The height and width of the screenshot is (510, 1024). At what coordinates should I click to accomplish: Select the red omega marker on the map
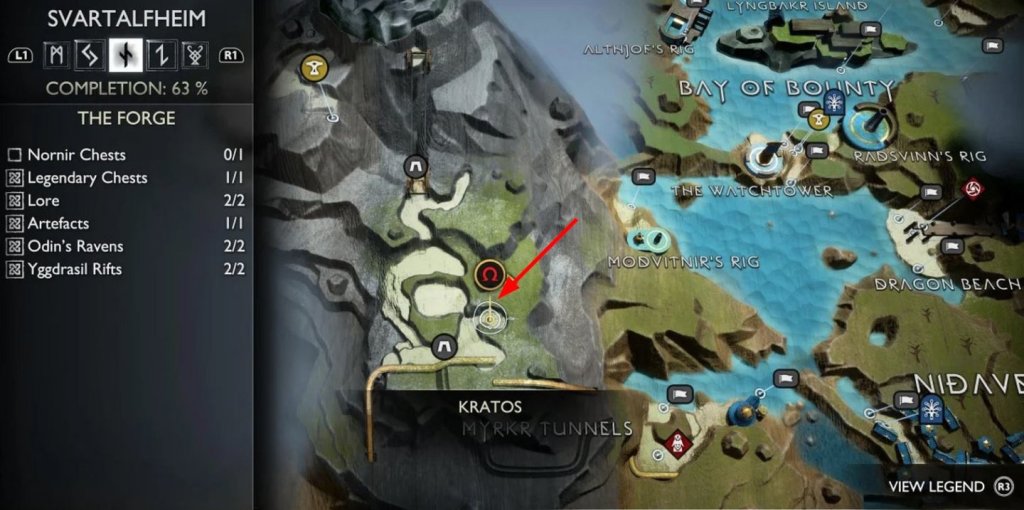(489, 273)
